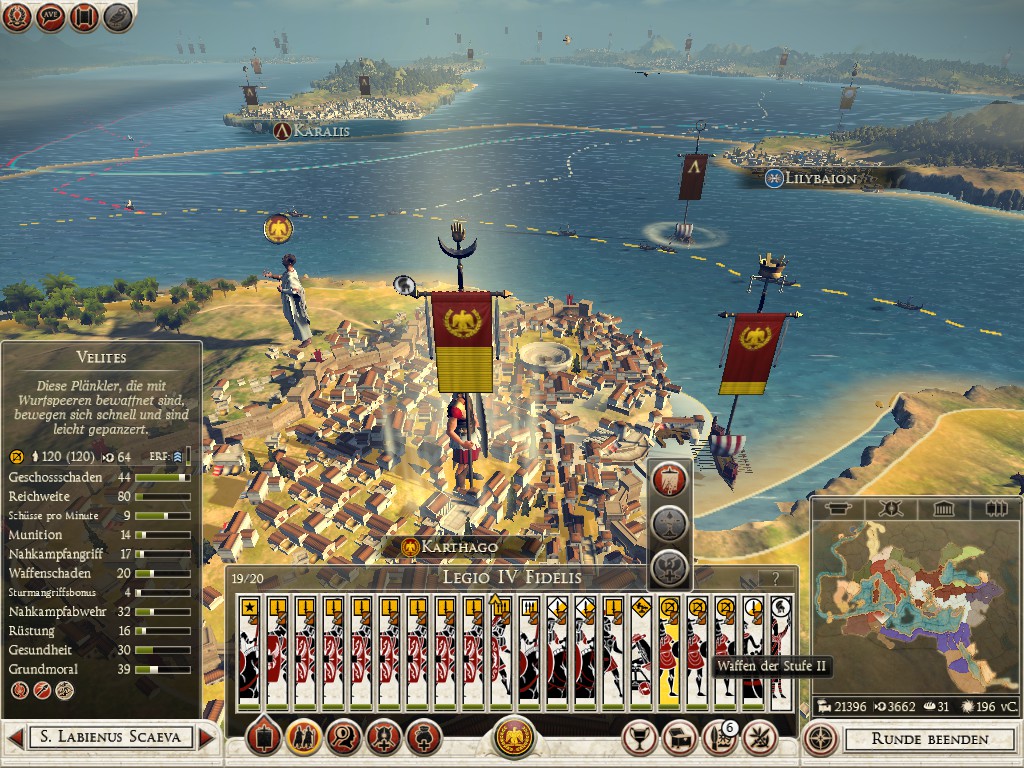Viewport: 1024px width, 768px height.
Task: Click the Karthago city name label
Action: [x=459, y=547]
